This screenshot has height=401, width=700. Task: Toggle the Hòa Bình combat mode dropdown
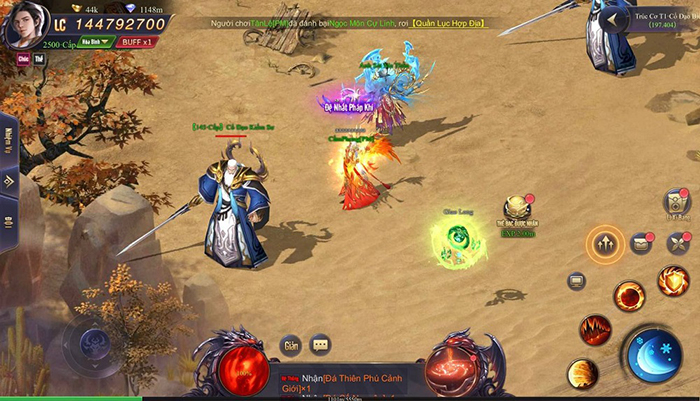(94, 42)
